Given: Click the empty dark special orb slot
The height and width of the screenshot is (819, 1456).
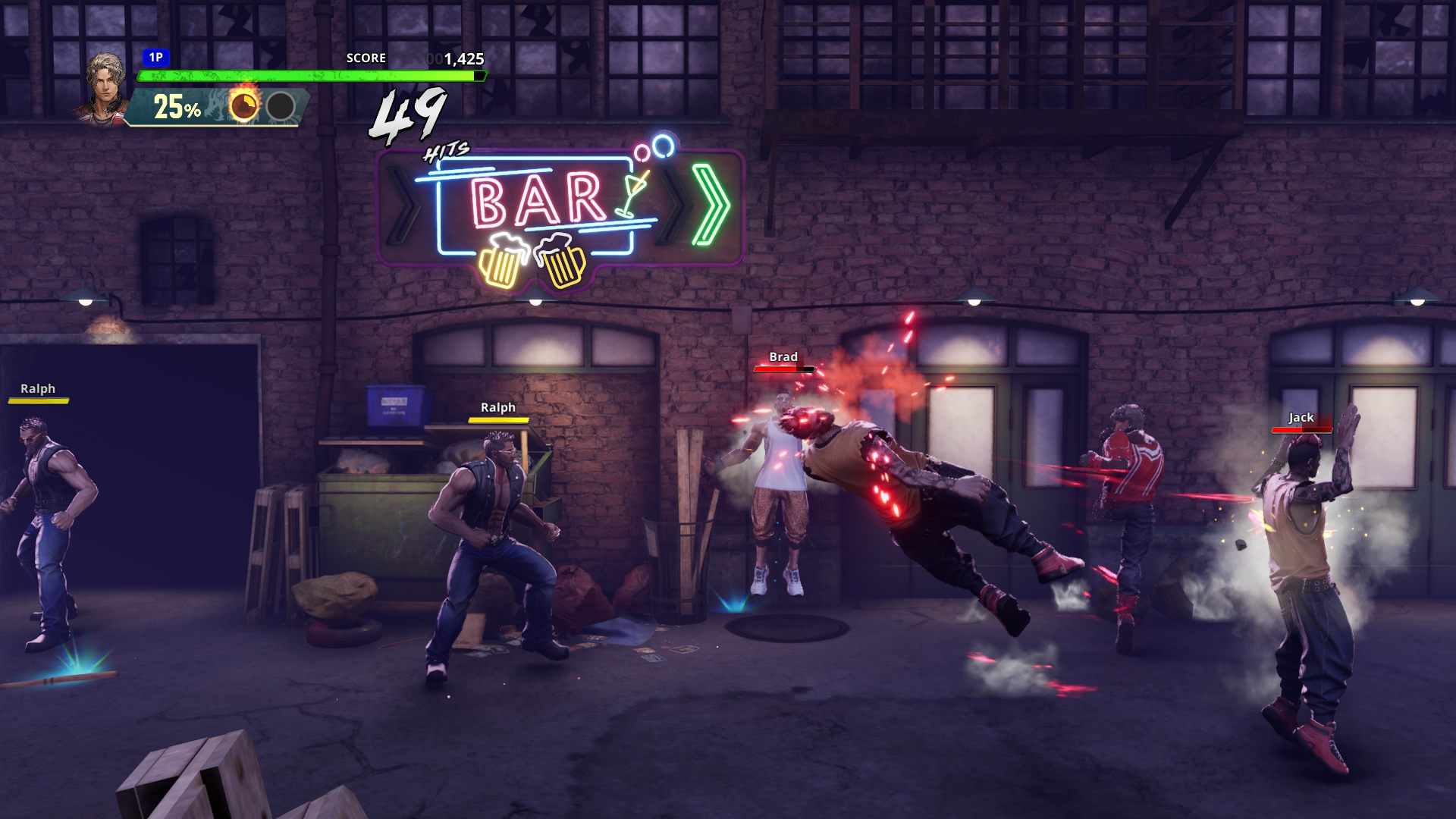Looking at the screenshot, I should click(x=281, y=106).
